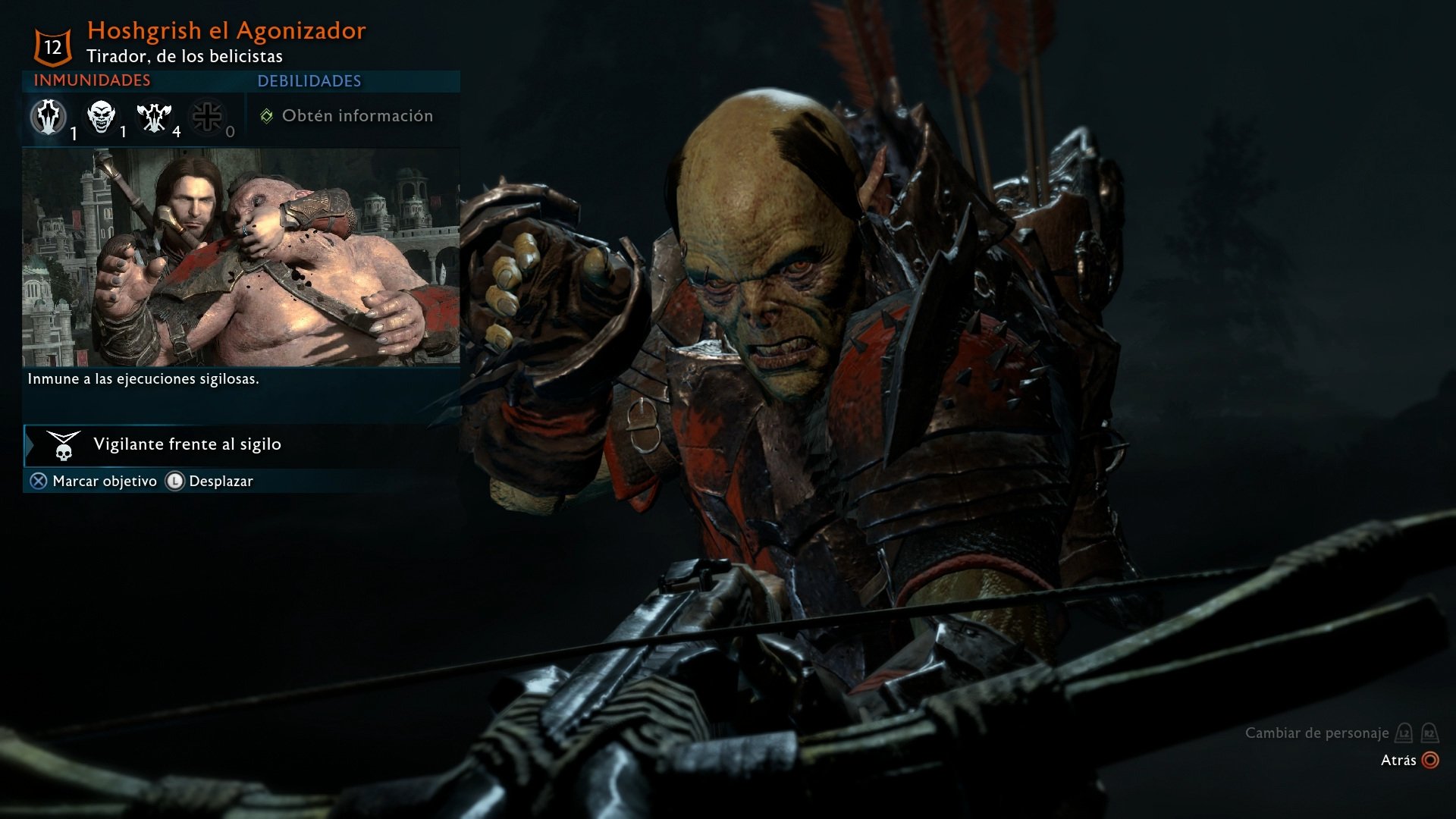The width and height of the screenshot is (1456, 819).
Task: Click the level 12 captain badge
Action: [x=52, y=47]
